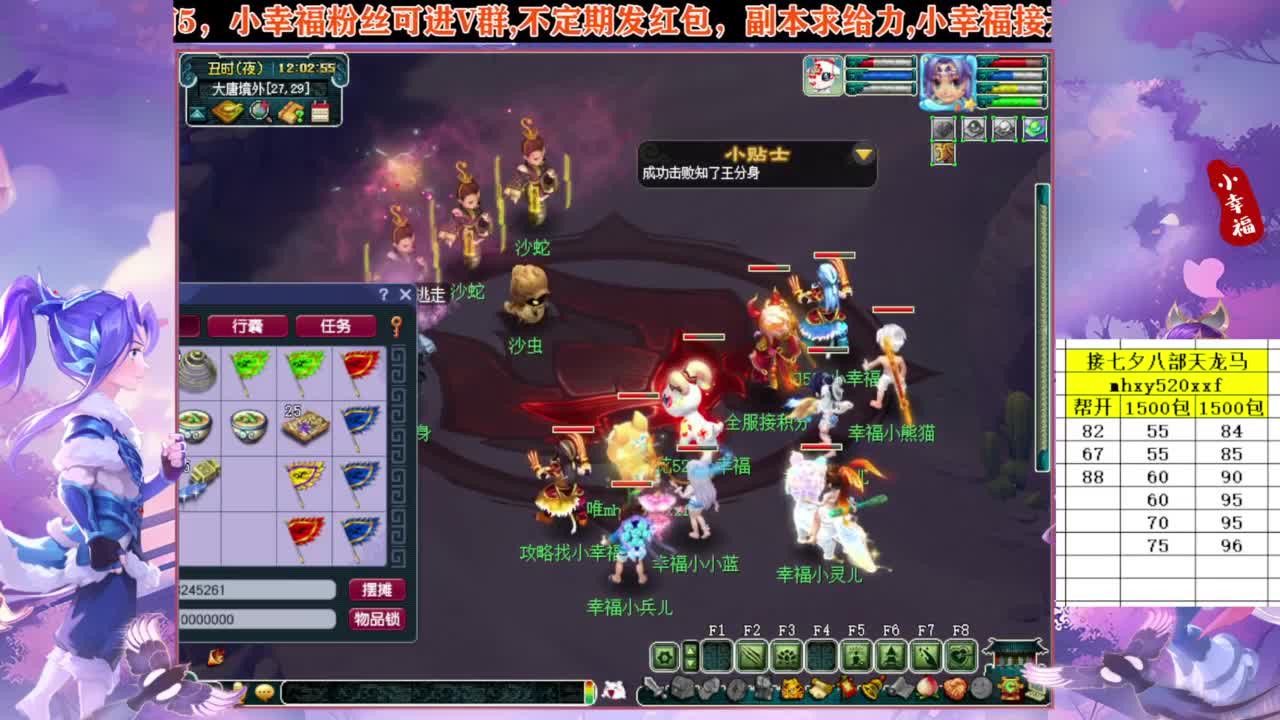
Task: Select the F2 claw attack skill
Action: pyautogui.click(x=754, y=655)
